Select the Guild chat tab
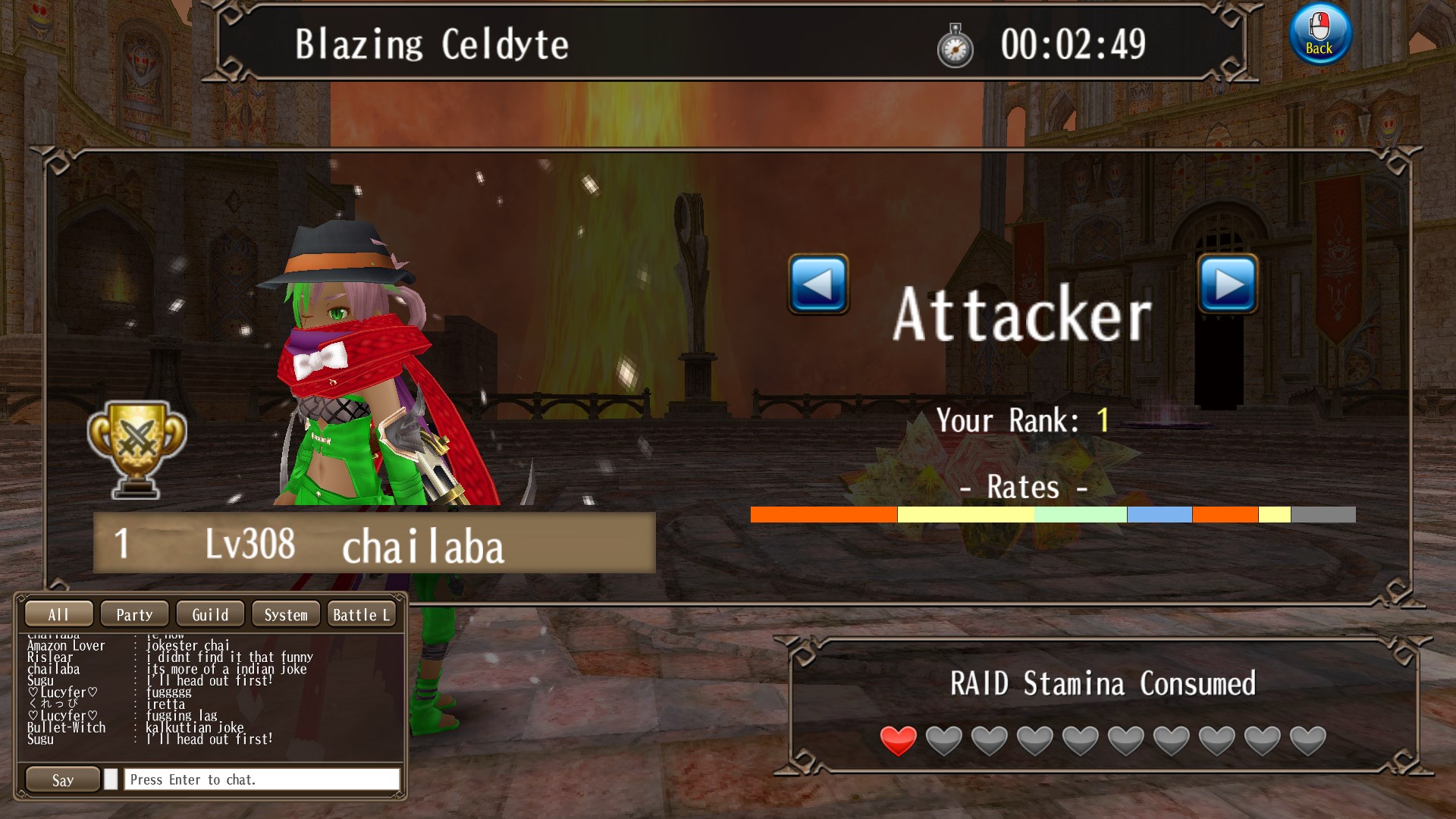Image resolution: width=1456 pixels, height=819 pixels. 210,614
